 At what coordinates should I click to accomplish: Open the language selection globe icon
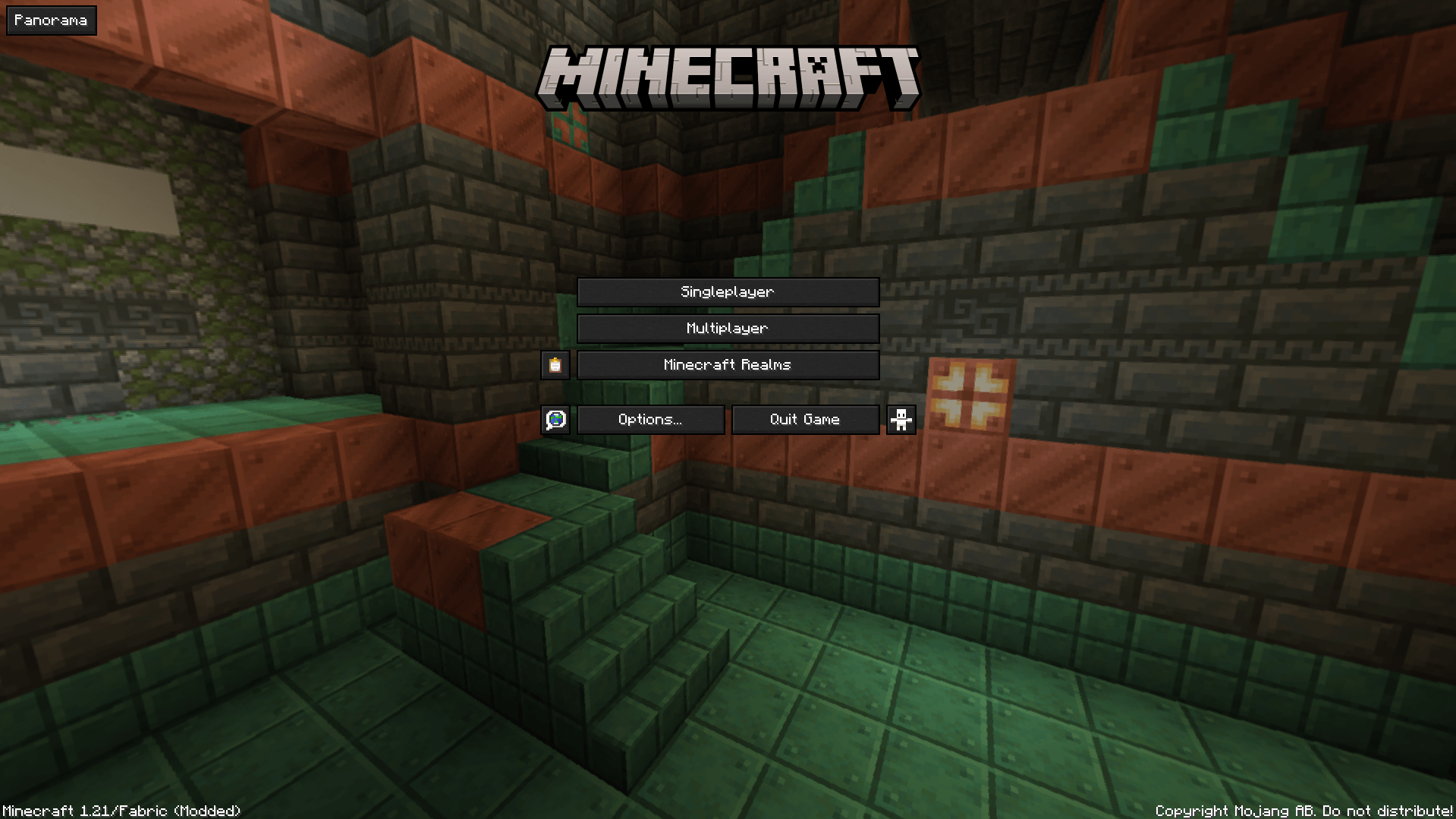tap(555, 419)
